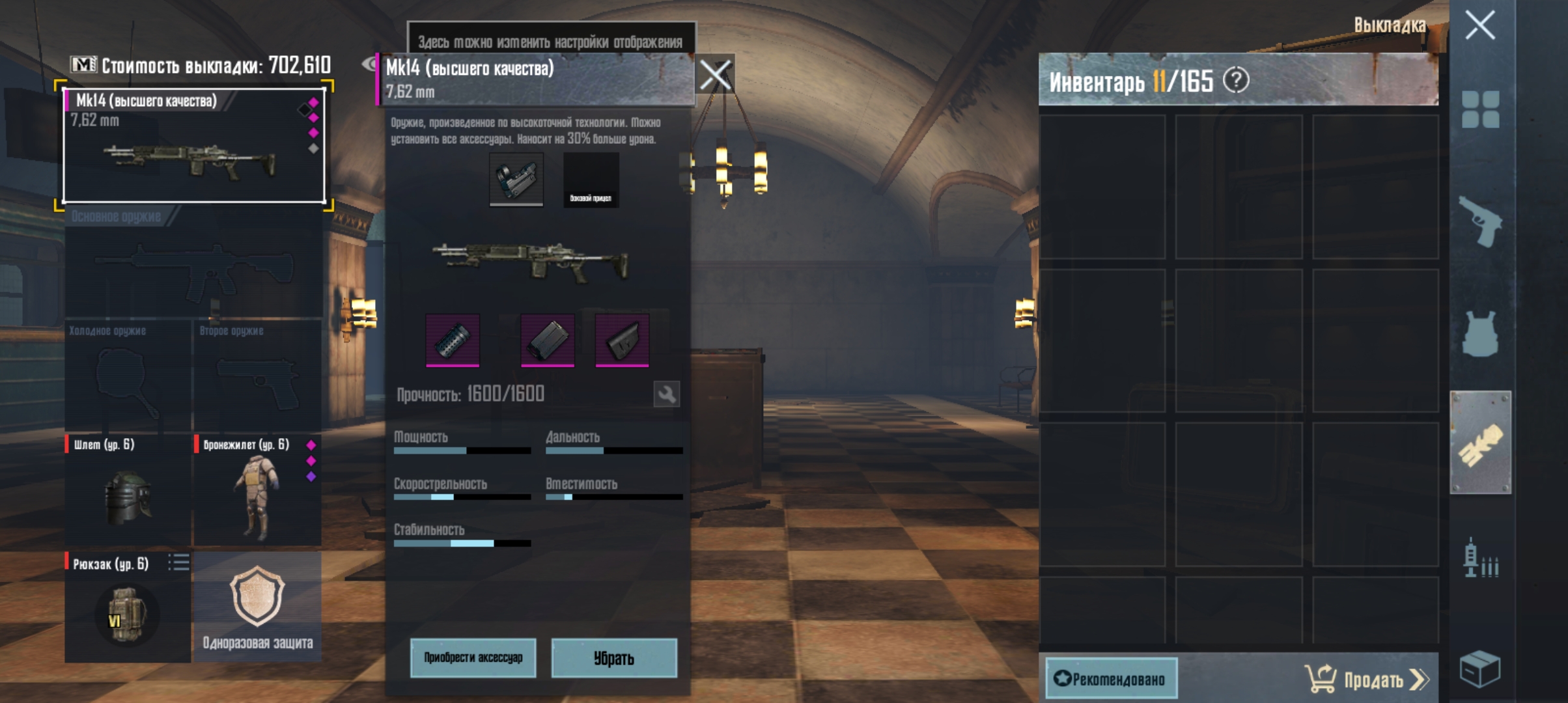Image resolution: width=1568 pixels, height=703 pixels.
Task: Select the muzzle attachment slot on the Mk14
Action: click(454, 339)
